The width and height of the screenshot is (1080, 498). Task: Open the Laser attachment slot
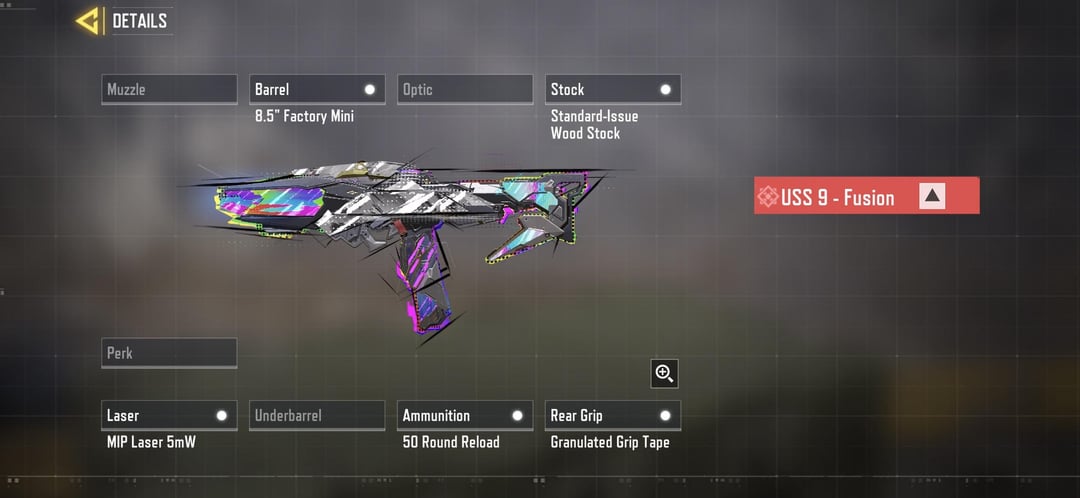[170, 415]
